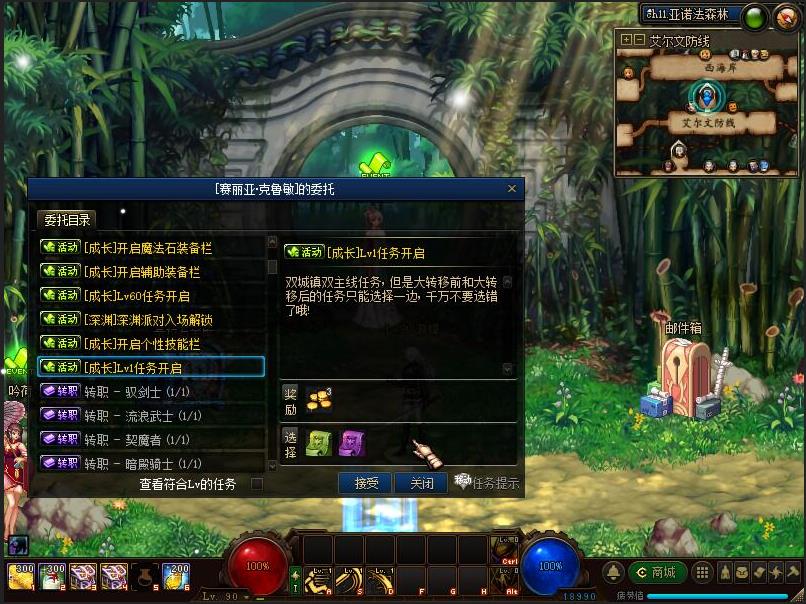The image size is (806, 604).
Task: Zoom in the minimap with plus button
Action: (x=626, y=40)
